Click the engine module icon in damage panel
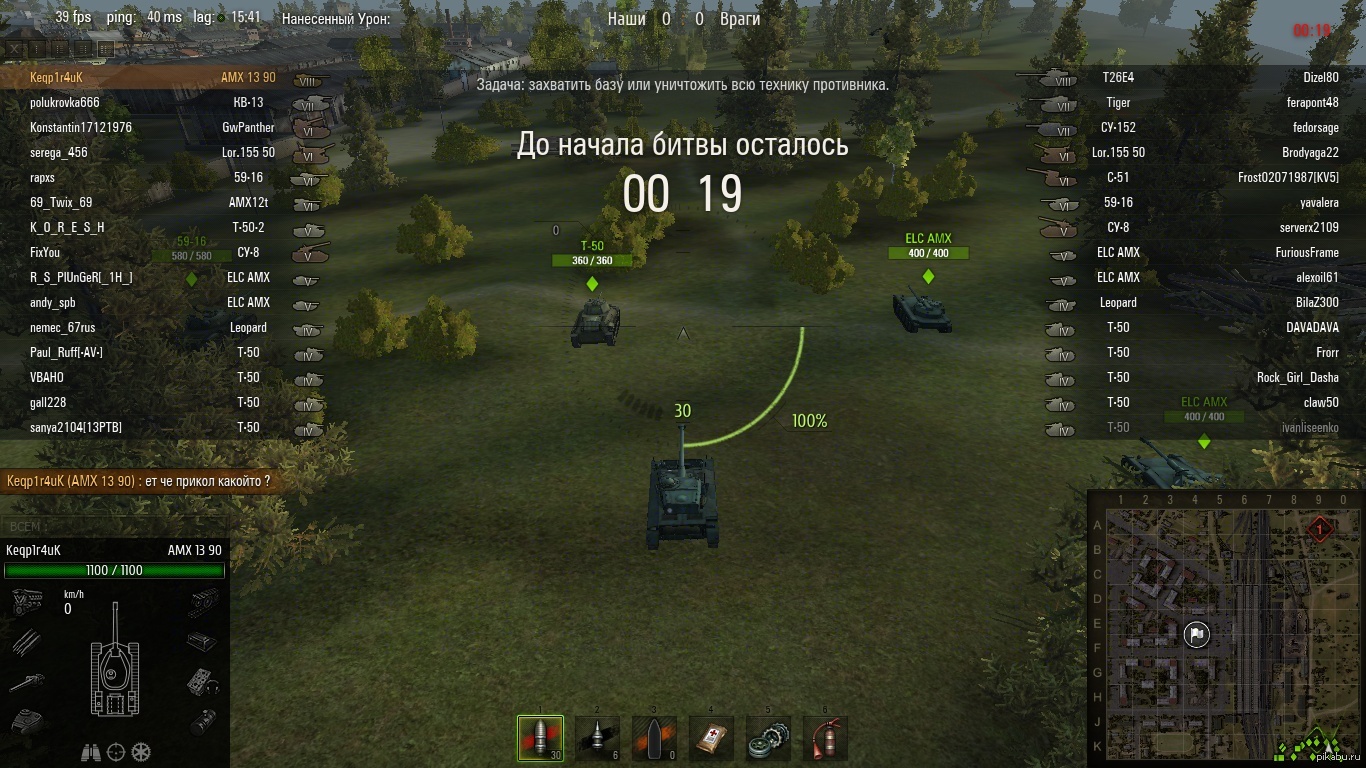The height and width of the screenshot is (768, 1366). [25, 601]
